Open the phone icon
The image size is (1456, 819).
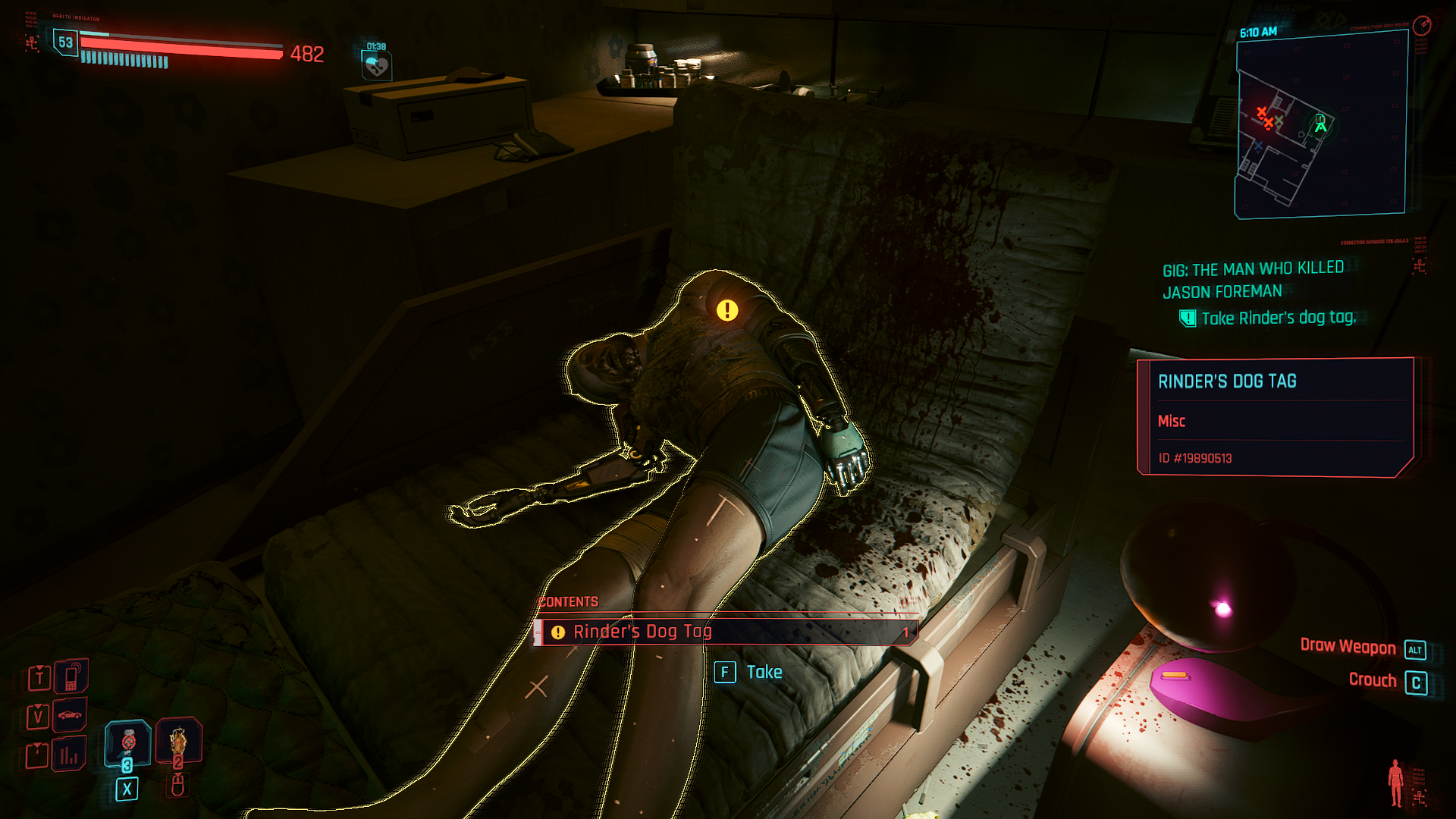(x=71, y=676)
